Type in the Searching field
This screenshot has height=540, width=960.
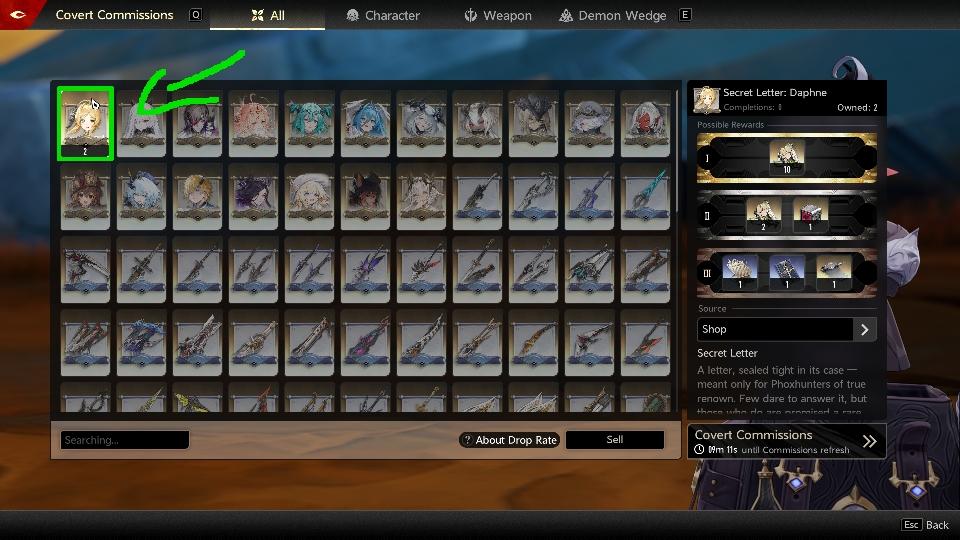(125, 440)
